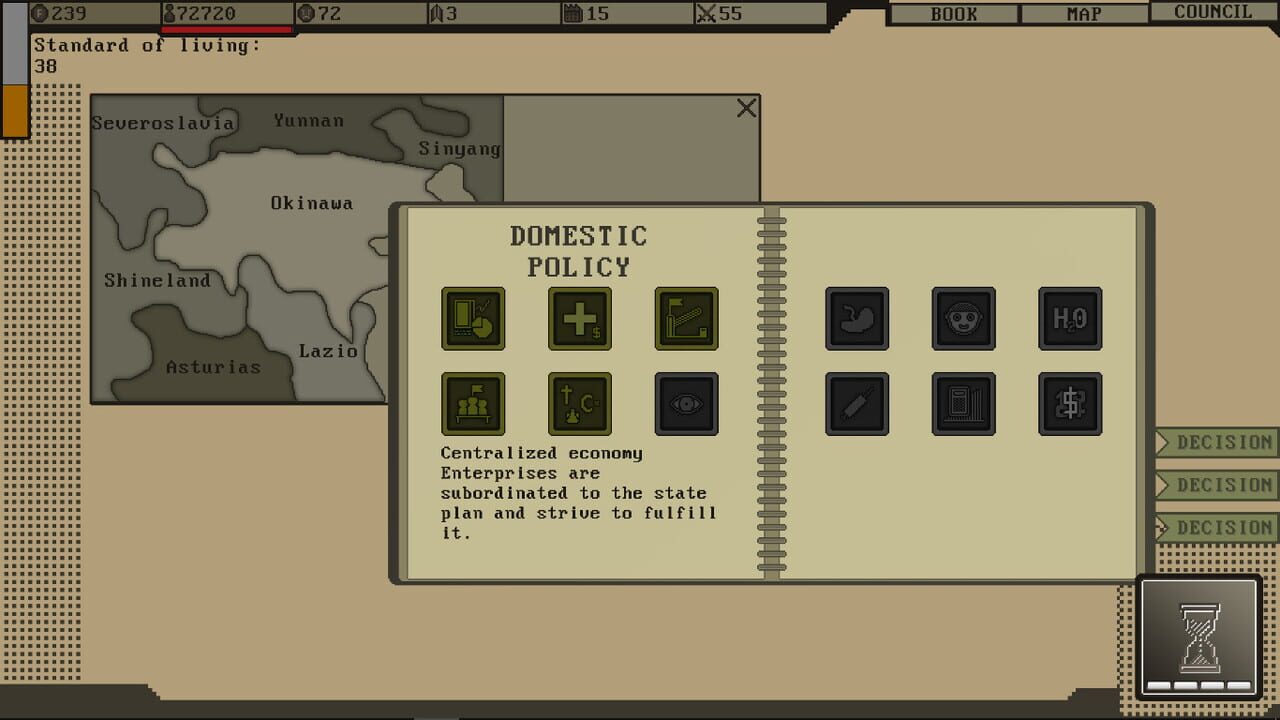Open the MAP tab
Image resolution: width=1280 pixels, height=720 pixels.
(1086, 13)
